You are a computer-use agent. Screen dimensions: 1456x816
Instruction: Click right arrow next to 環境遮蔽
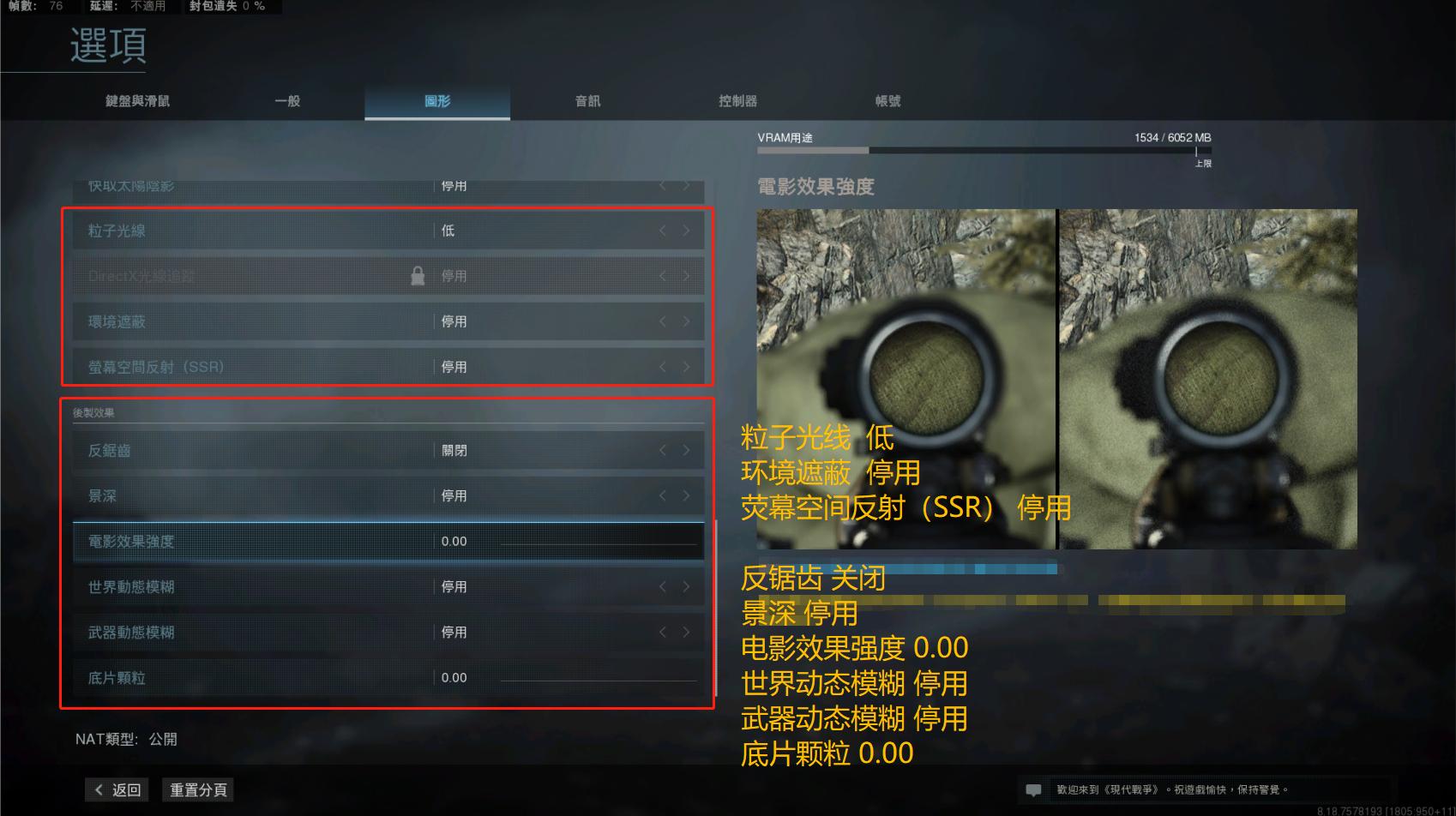pyautogui.click(x=685, y=321)
